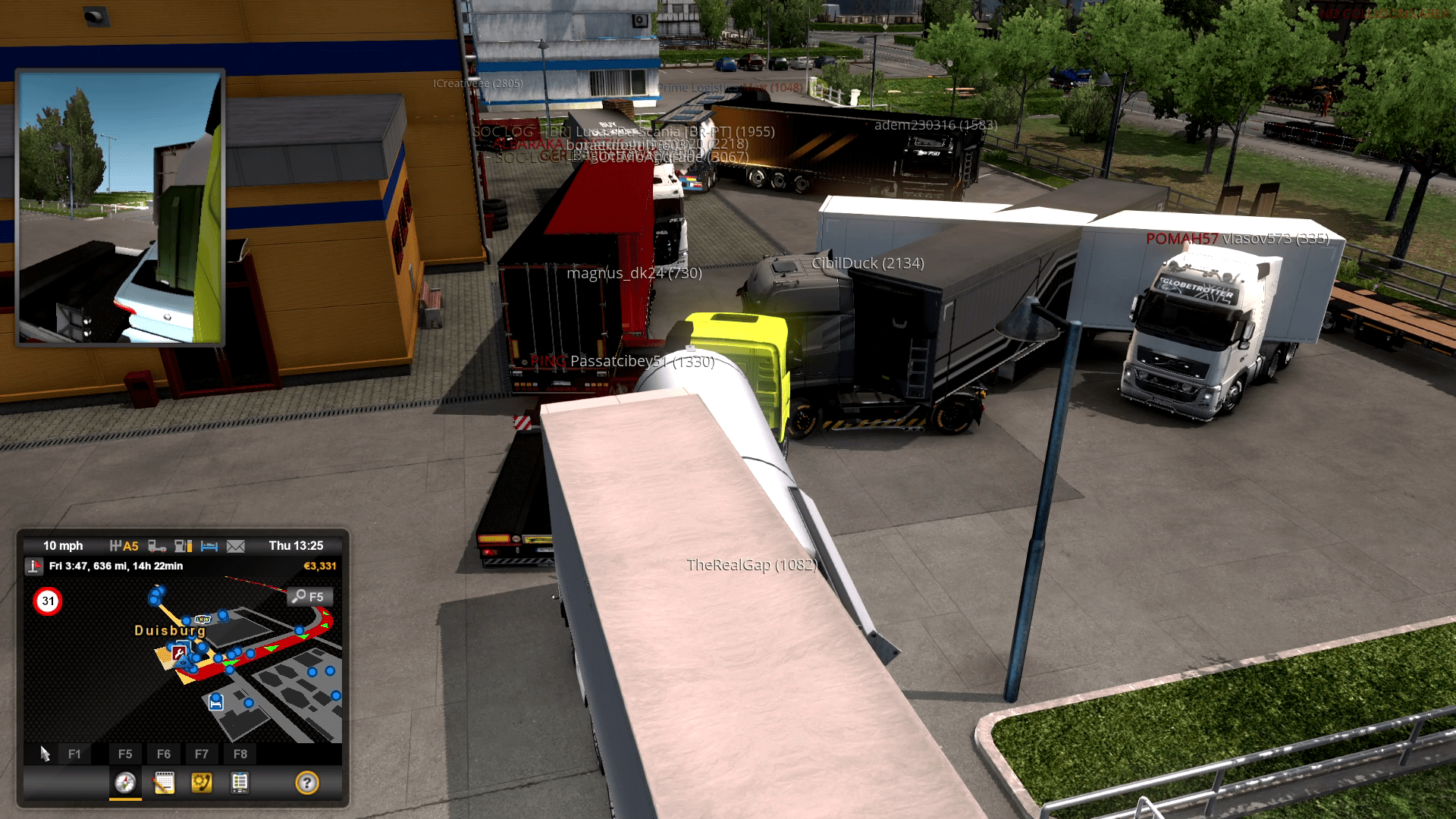Click the F5 magnifier zoom button
Viewport: 1456px width, 819px height.
(x=309, y=598)
